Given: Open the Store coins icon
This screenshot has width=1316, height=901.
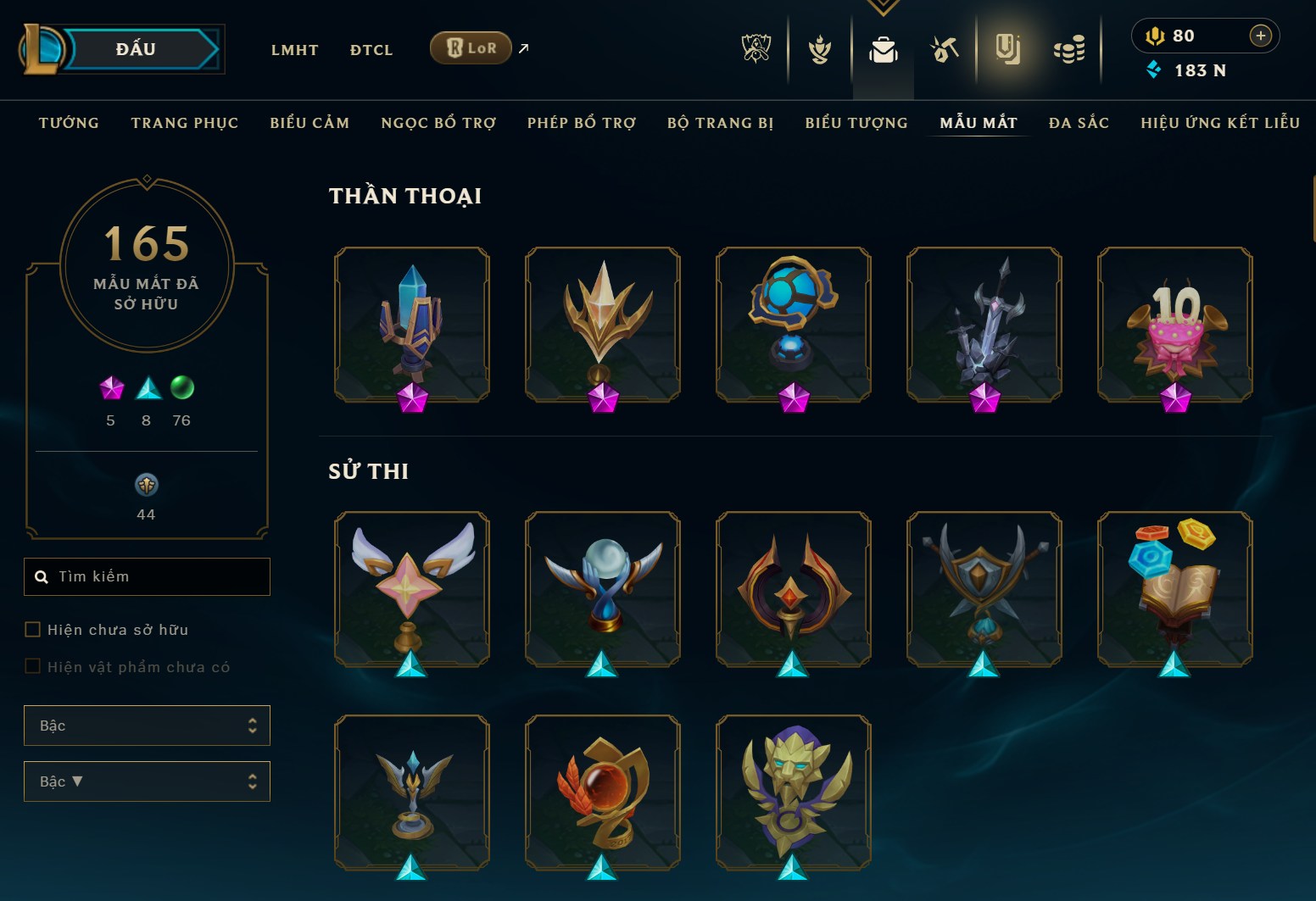Looking at the screenshot, I should [x=1070, y=49].
